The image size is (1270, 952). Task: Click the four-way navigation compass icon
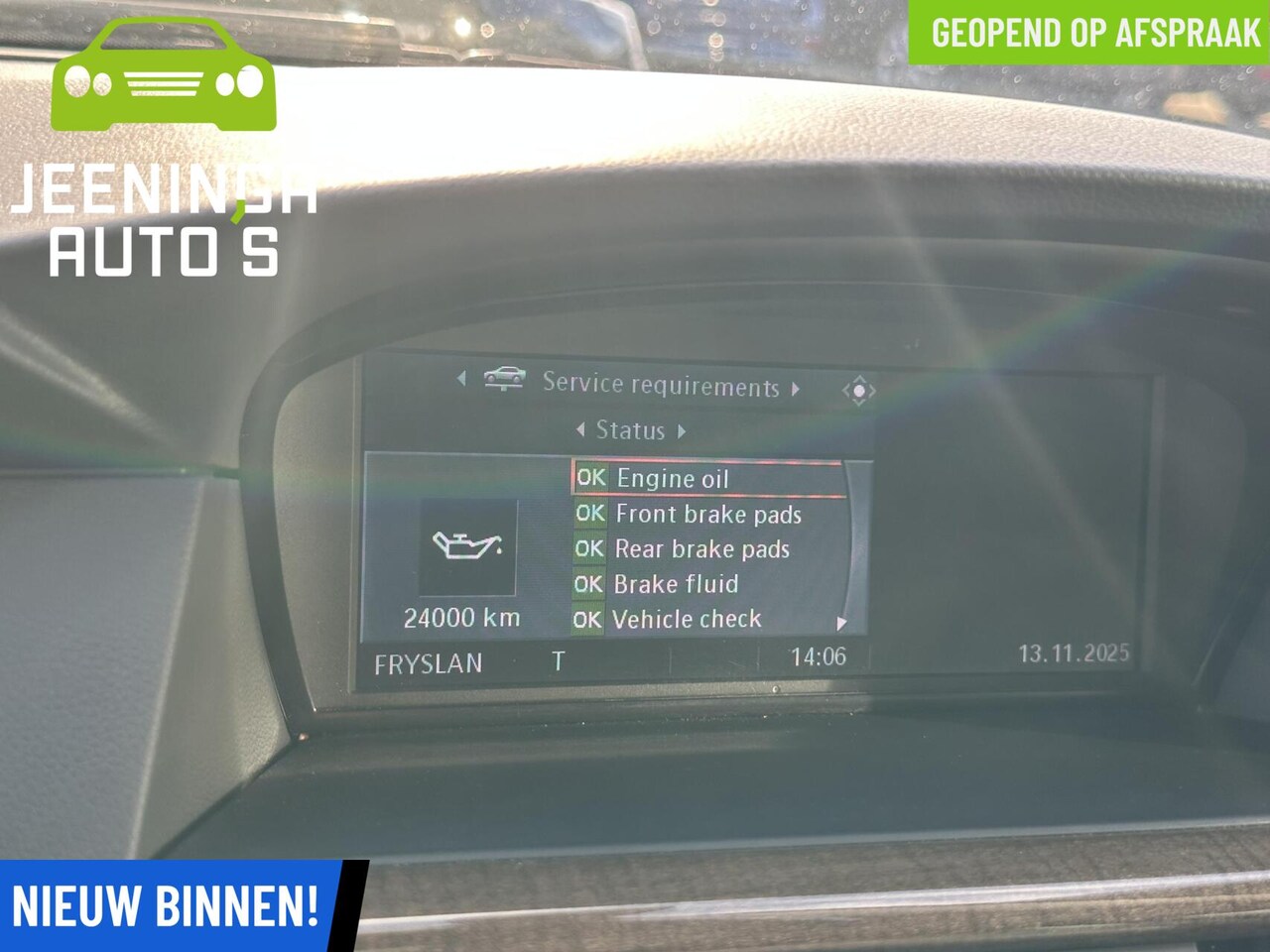858,391
